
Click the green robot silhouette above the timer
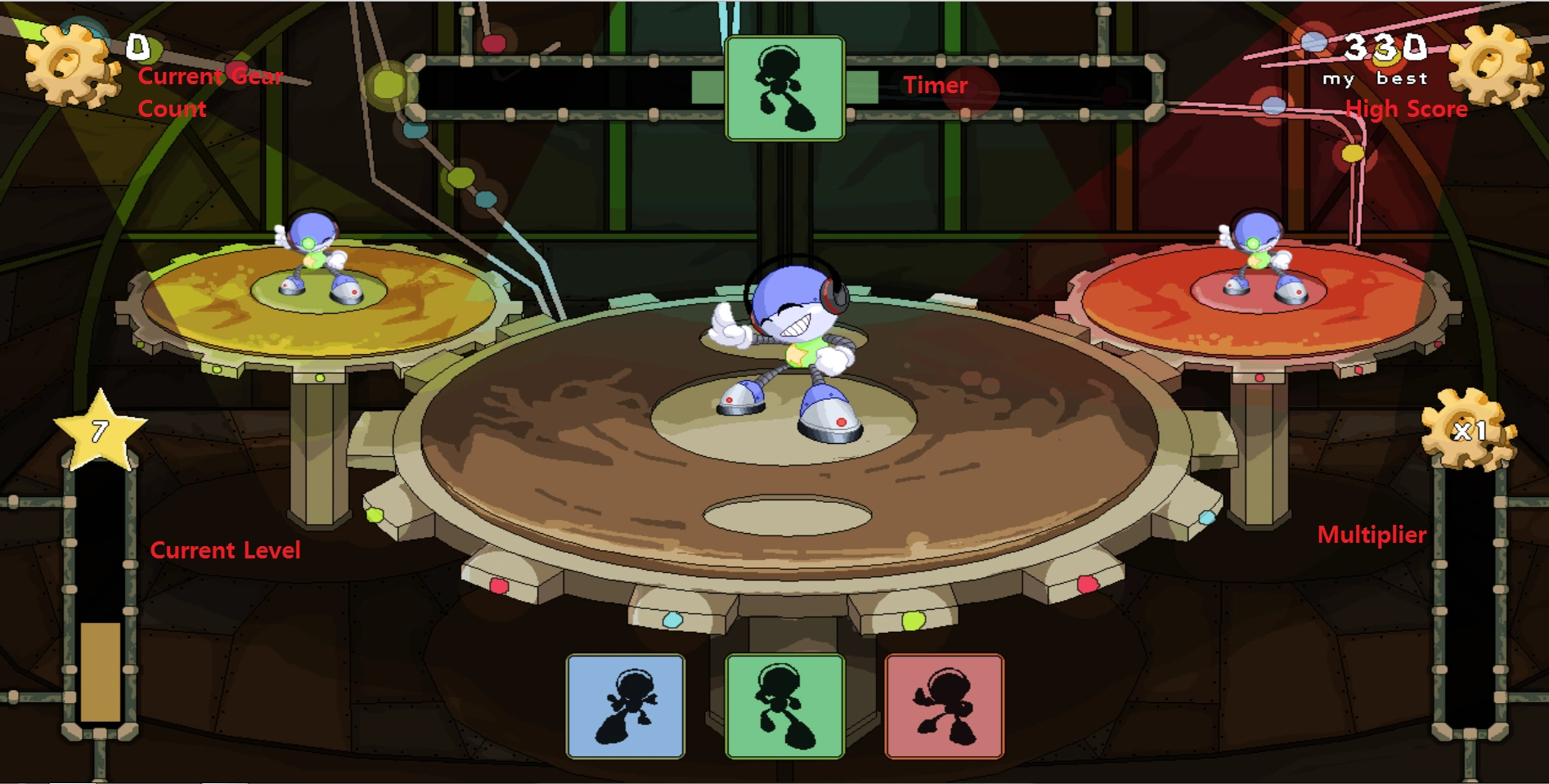(783, 88)
